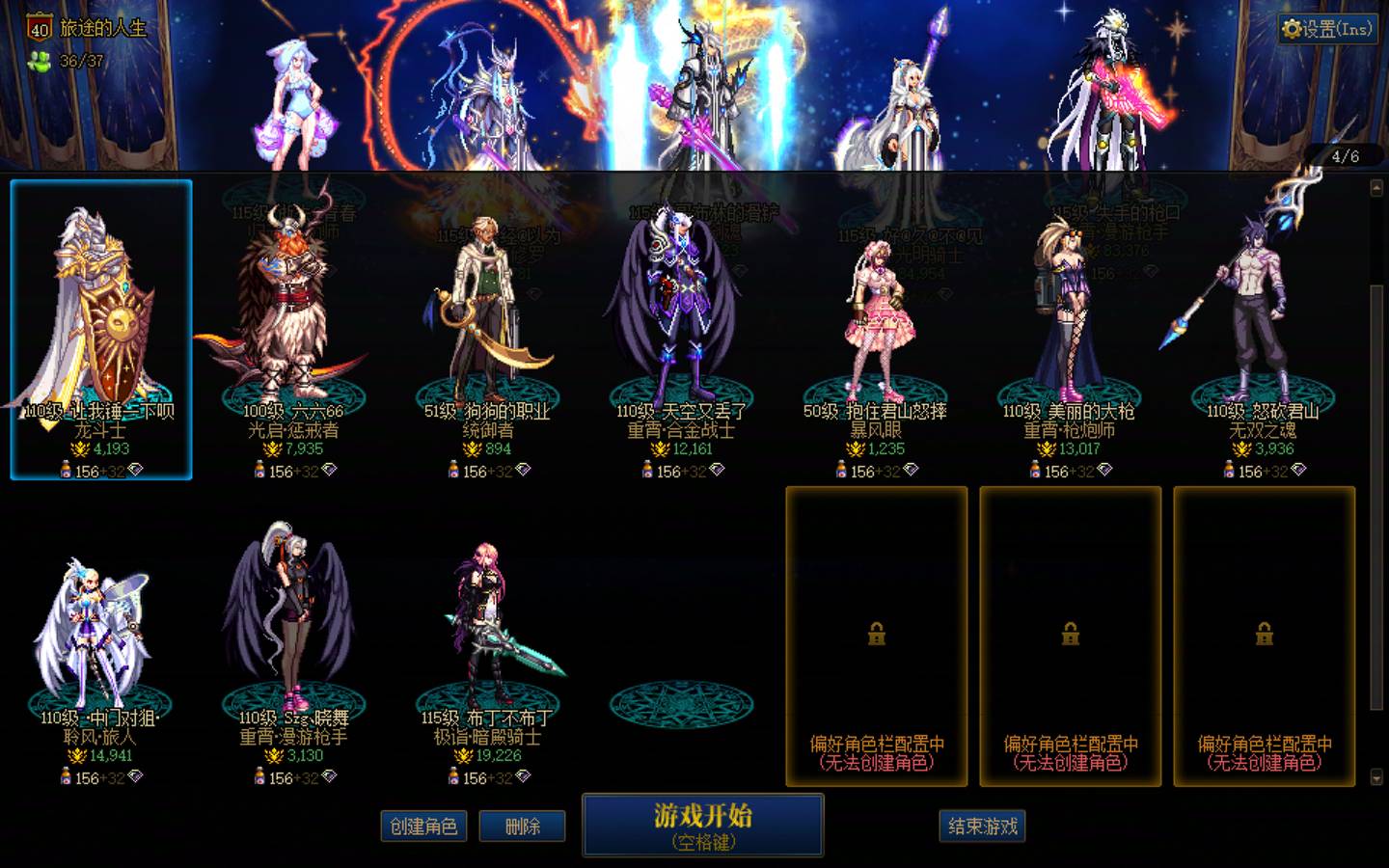The height and width of the screenshot is (868, 1389).
Task: Click the padlock on the first locked slot
Action: tap(875, 634)
